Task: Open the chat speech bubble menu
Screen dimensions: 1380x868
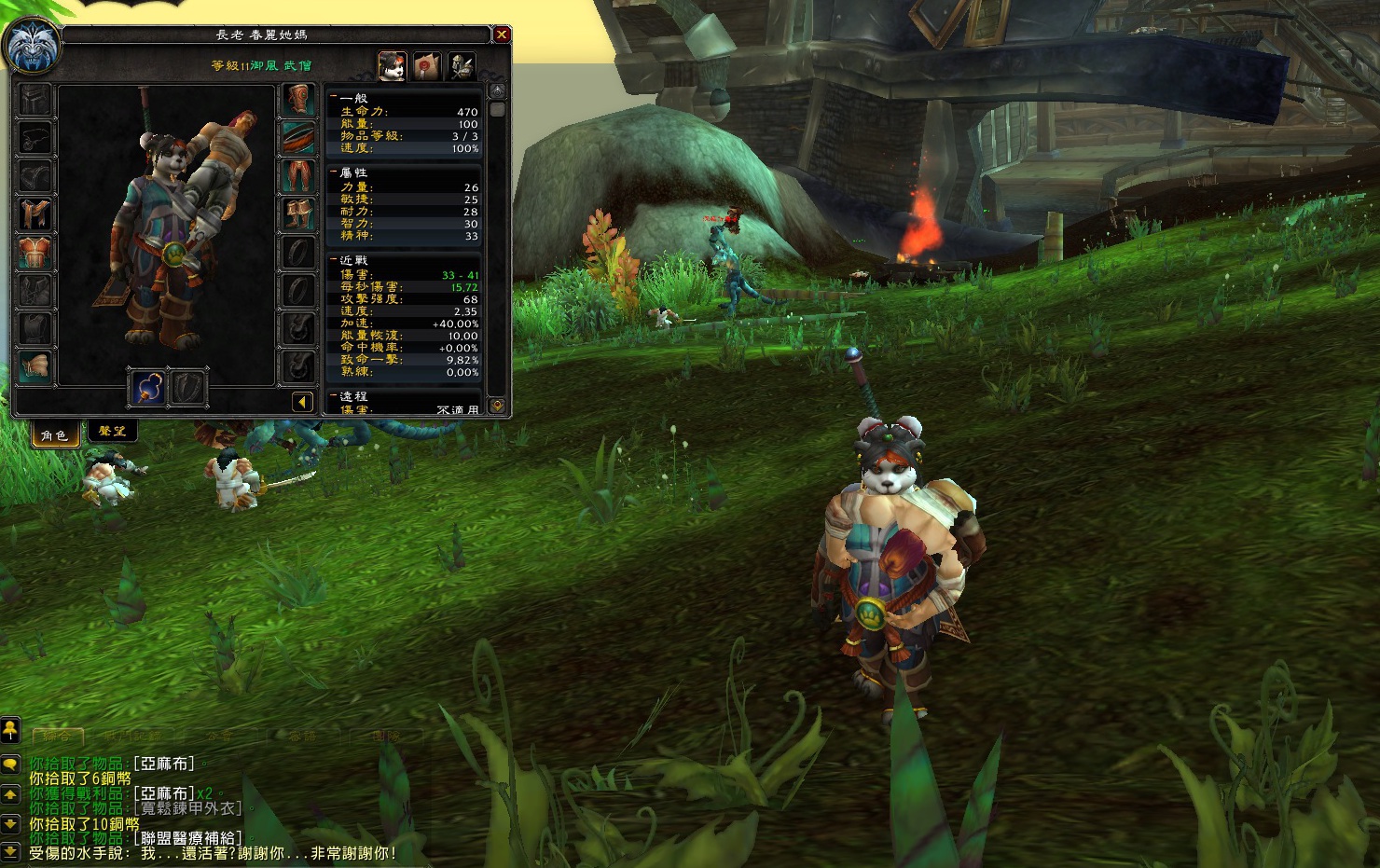Action: pos(10,765)
